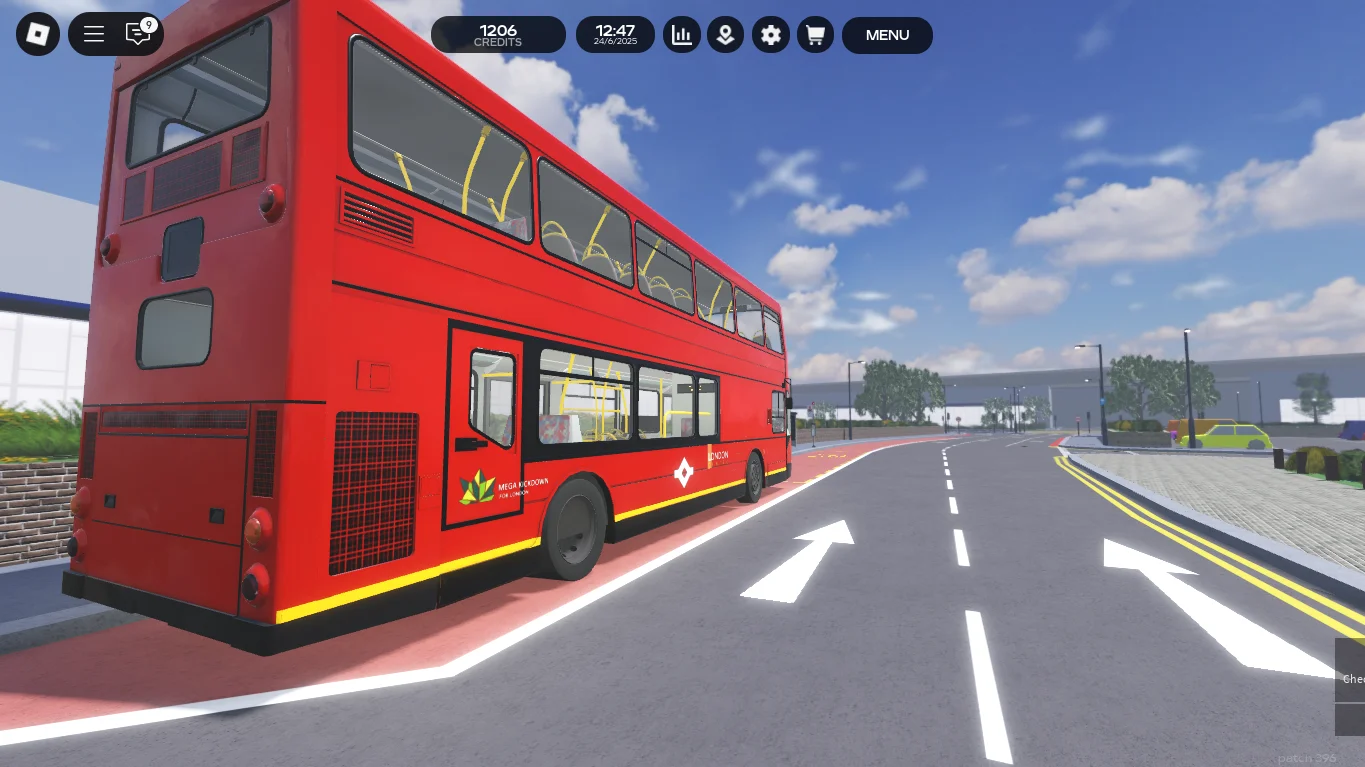Open settings with the gear icon
Image resolution: width=1365 pixels, height=767 pixels.
(770, 35)
